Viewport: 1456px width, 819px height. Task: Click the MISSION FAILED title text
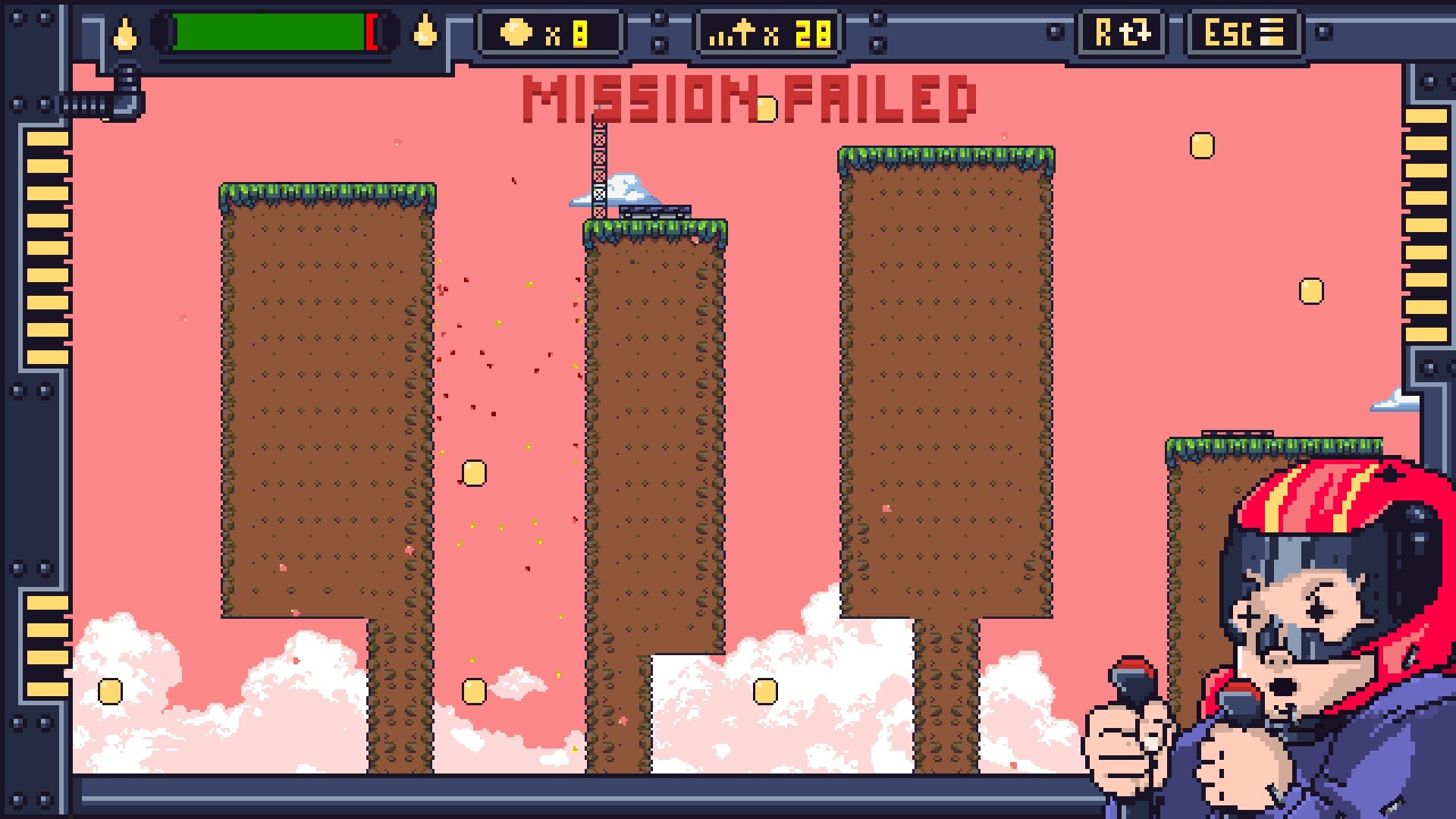(751, 99)
